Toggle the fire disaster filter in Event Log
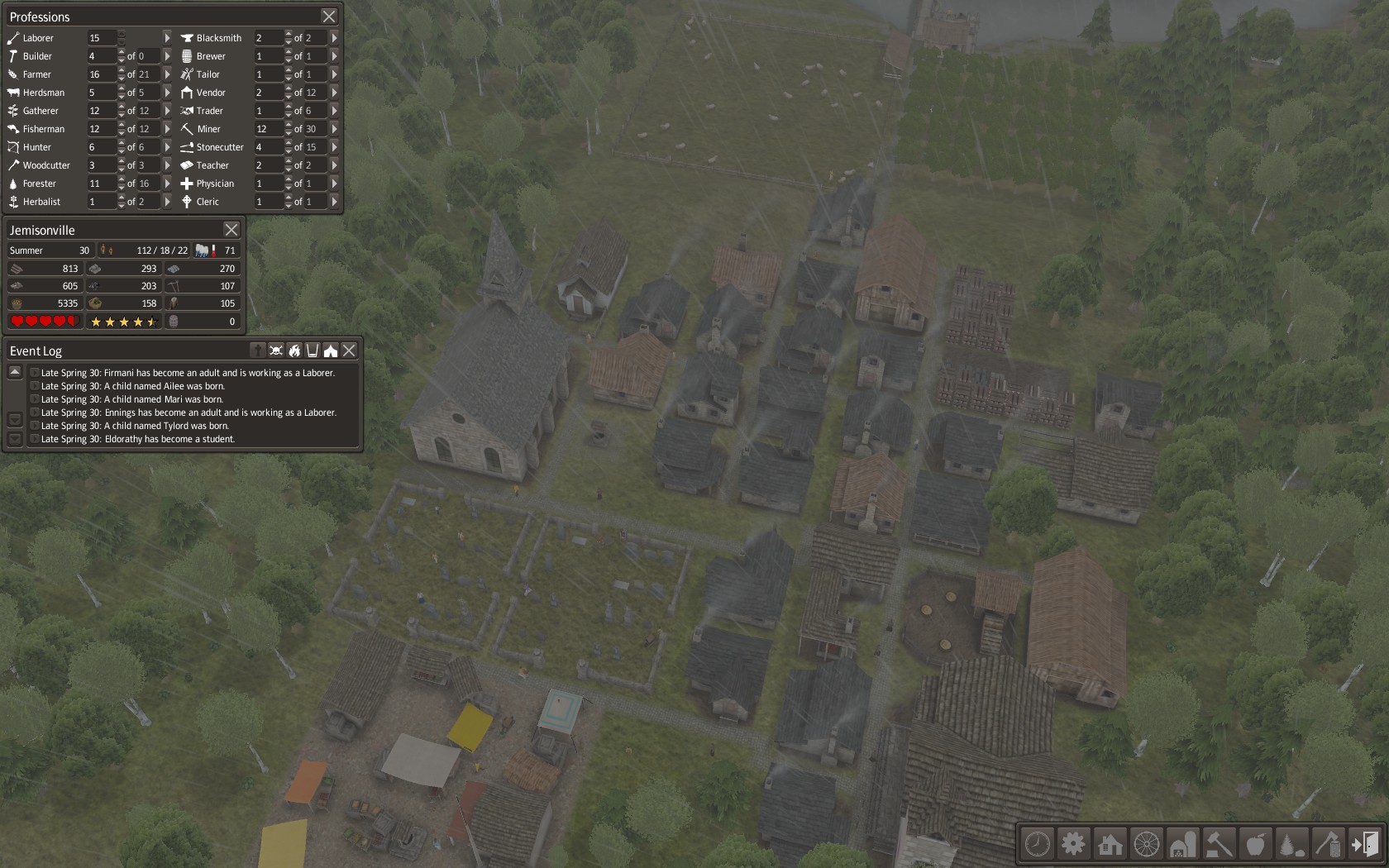 click(294, 351)
